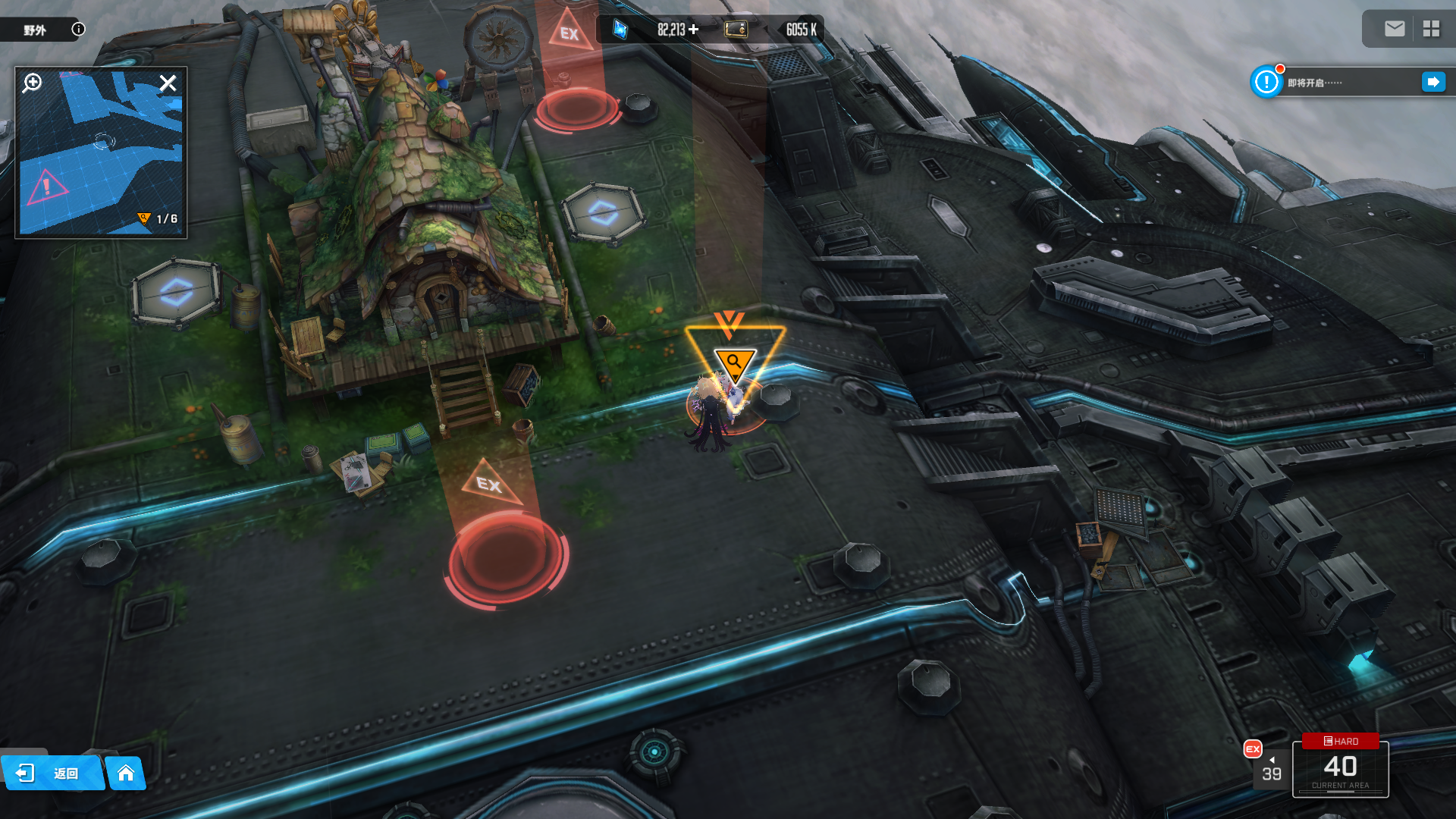The image size is (1456, 819).
Task: Go to the home screen
Action: [x=126, y=773]
